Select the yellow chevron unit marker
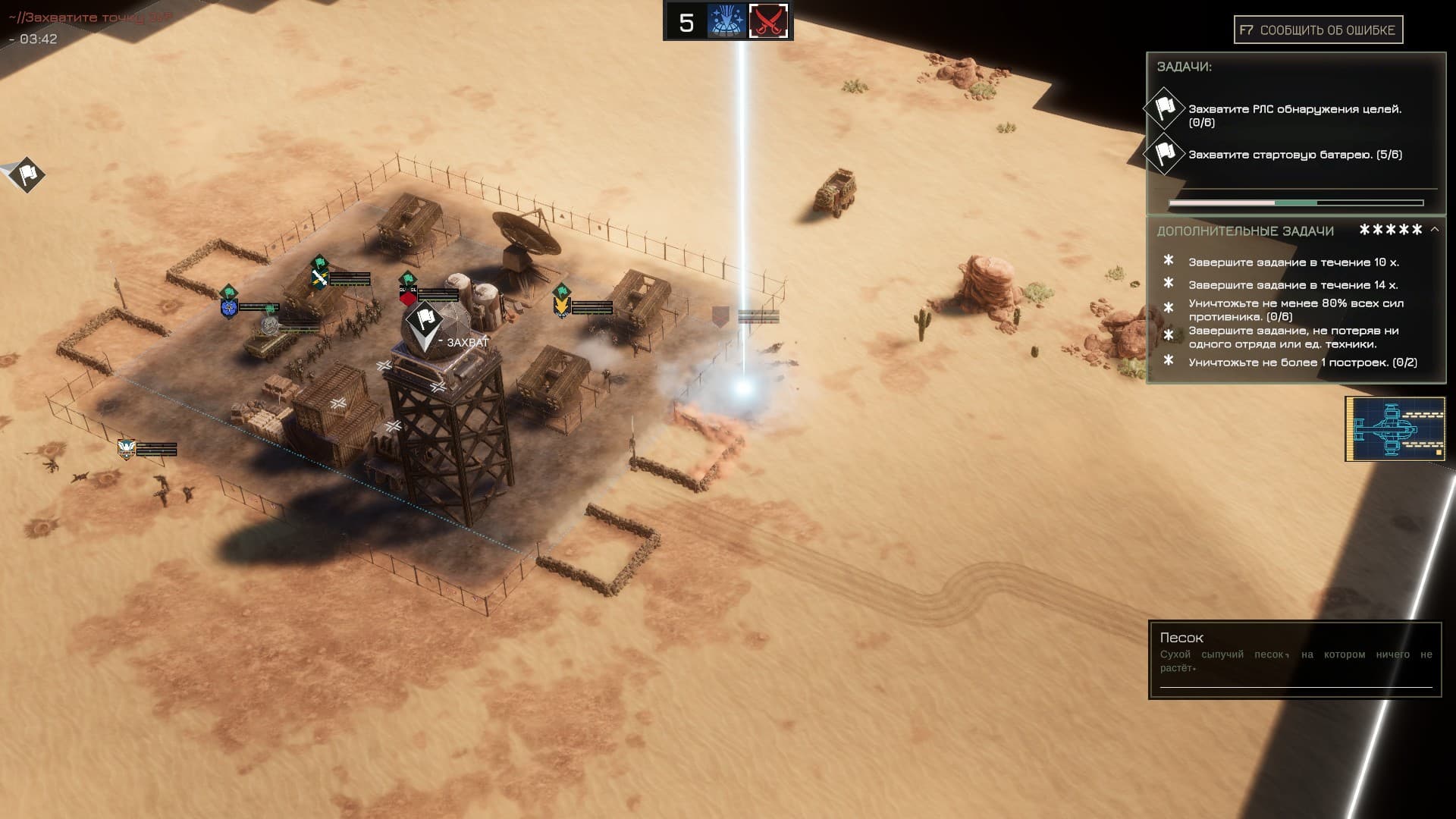Viewport: 1456px width, 819px height. (x=562, y=306)
